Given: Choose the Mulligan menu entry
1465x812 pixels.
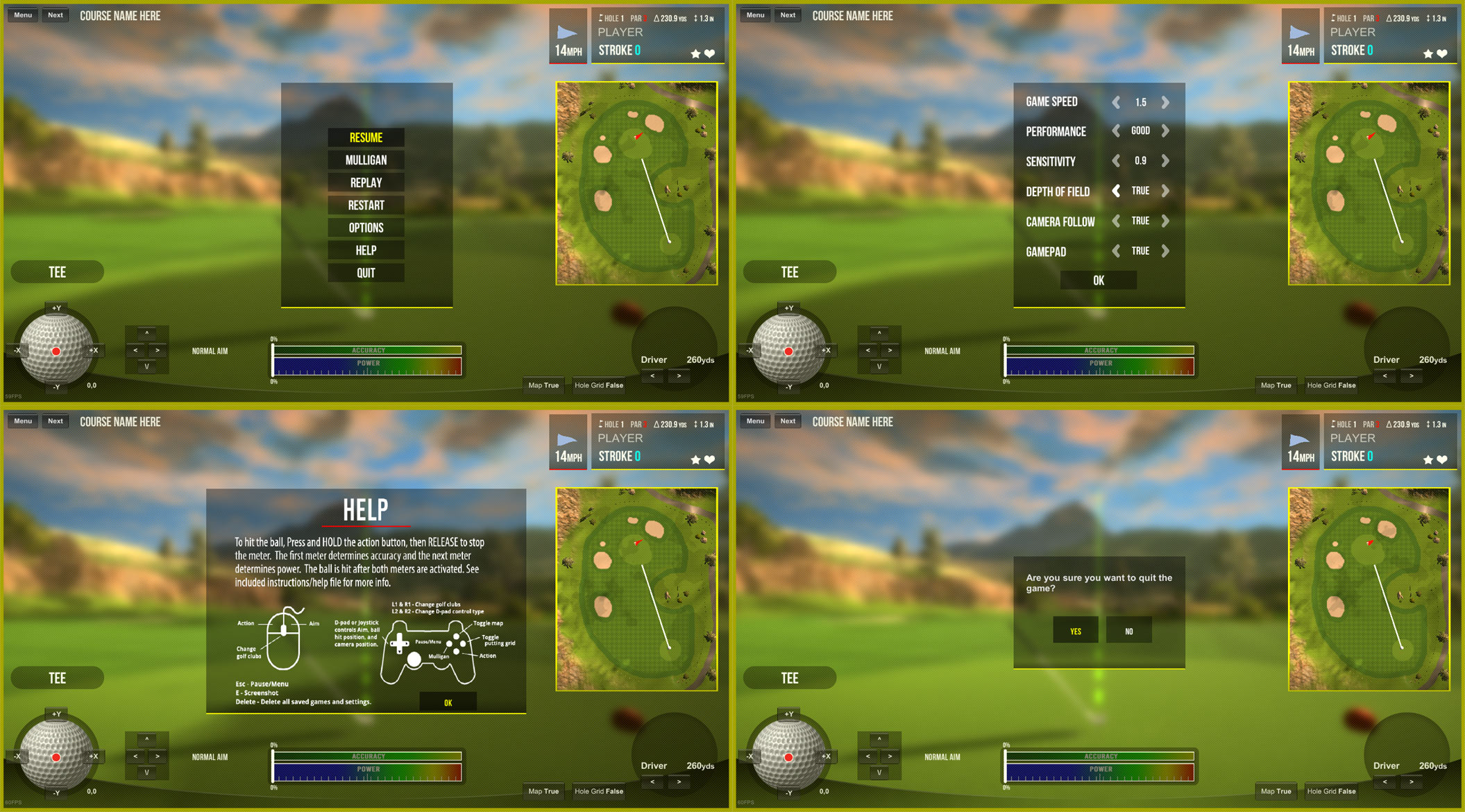Looking at the screenshot, I should point(366,160).
